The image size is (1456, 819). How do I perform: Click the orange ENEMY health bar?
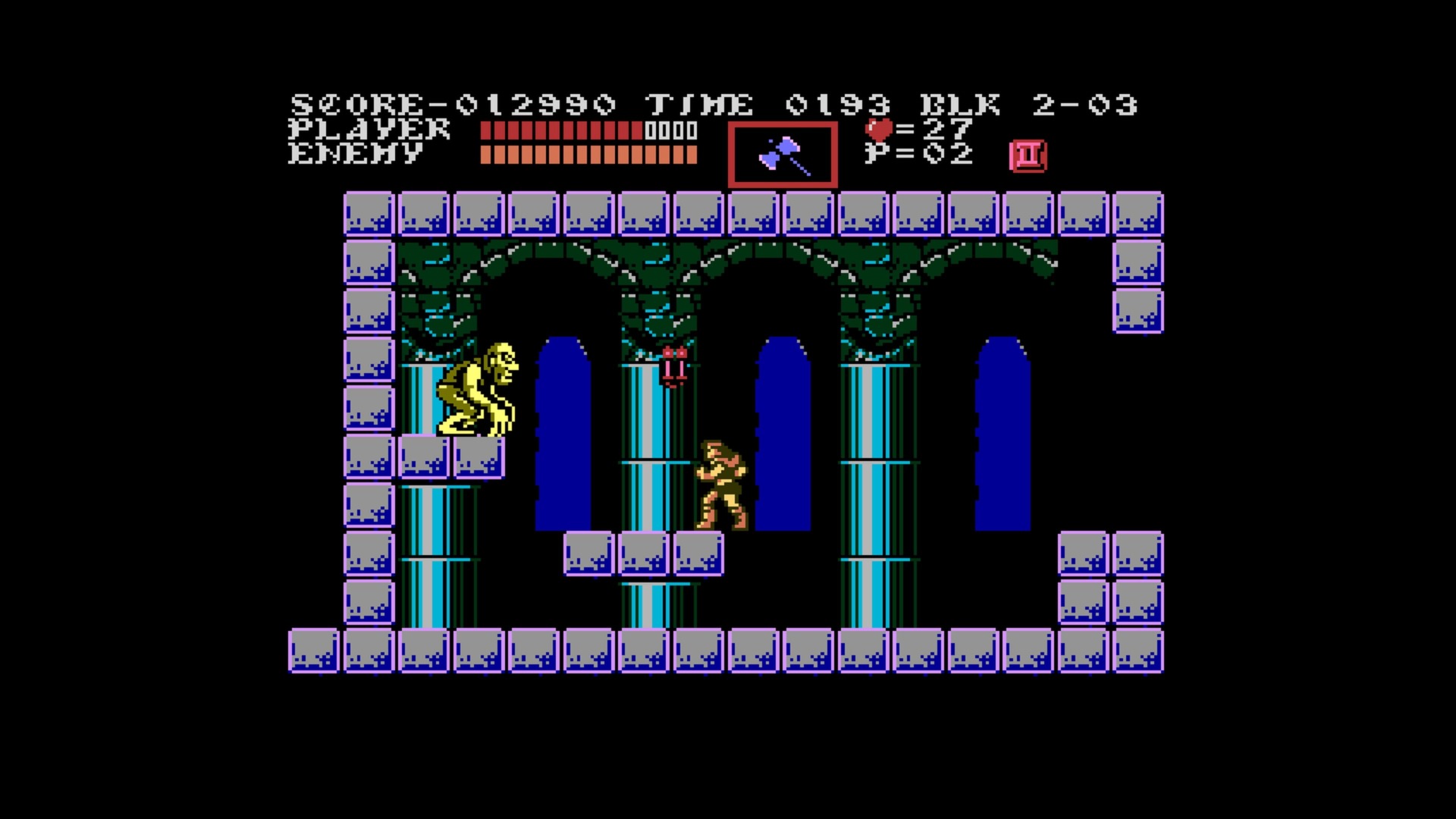coord(588,155)
